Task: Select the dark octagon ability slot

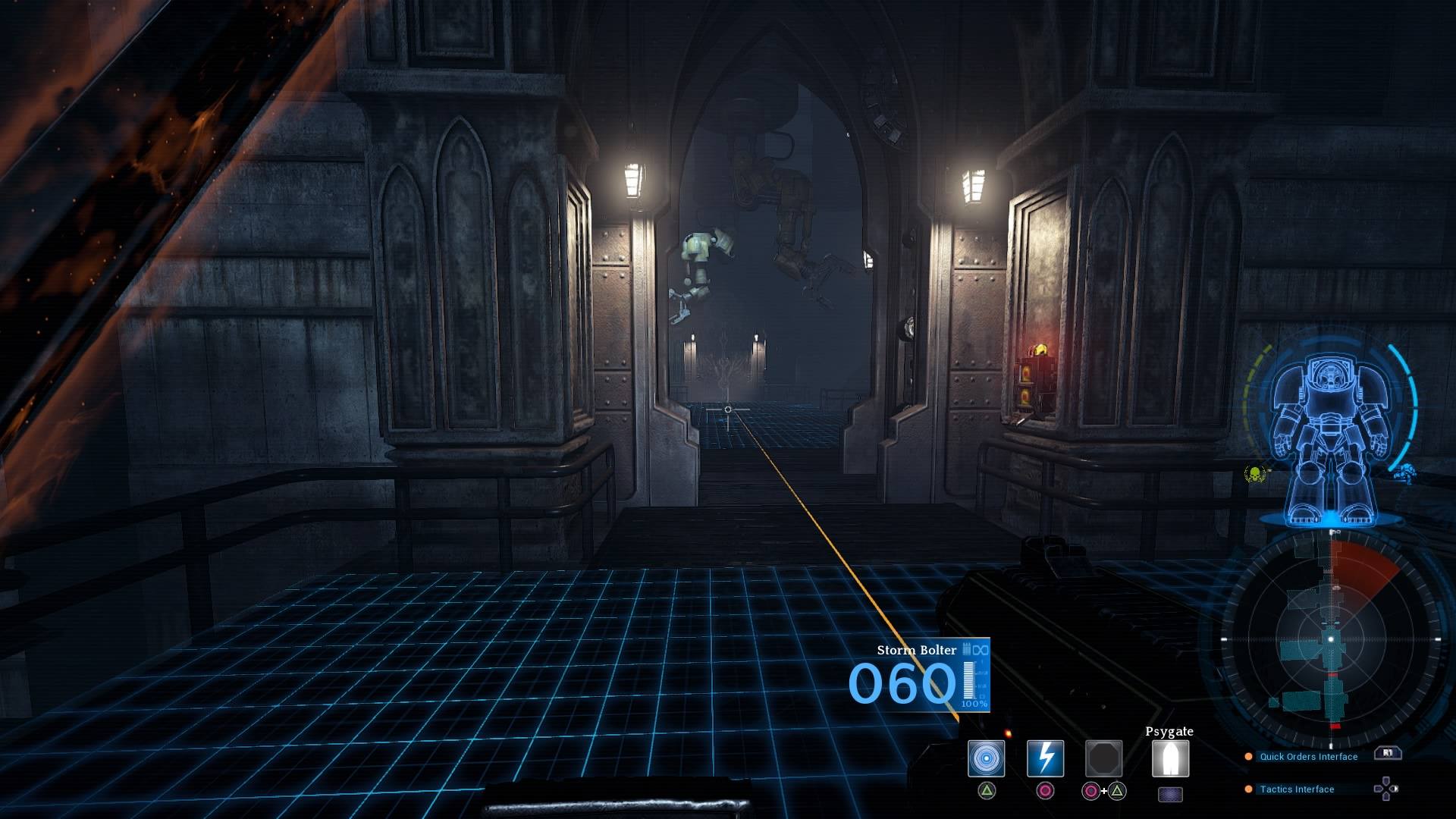Action: point(1103,758)
